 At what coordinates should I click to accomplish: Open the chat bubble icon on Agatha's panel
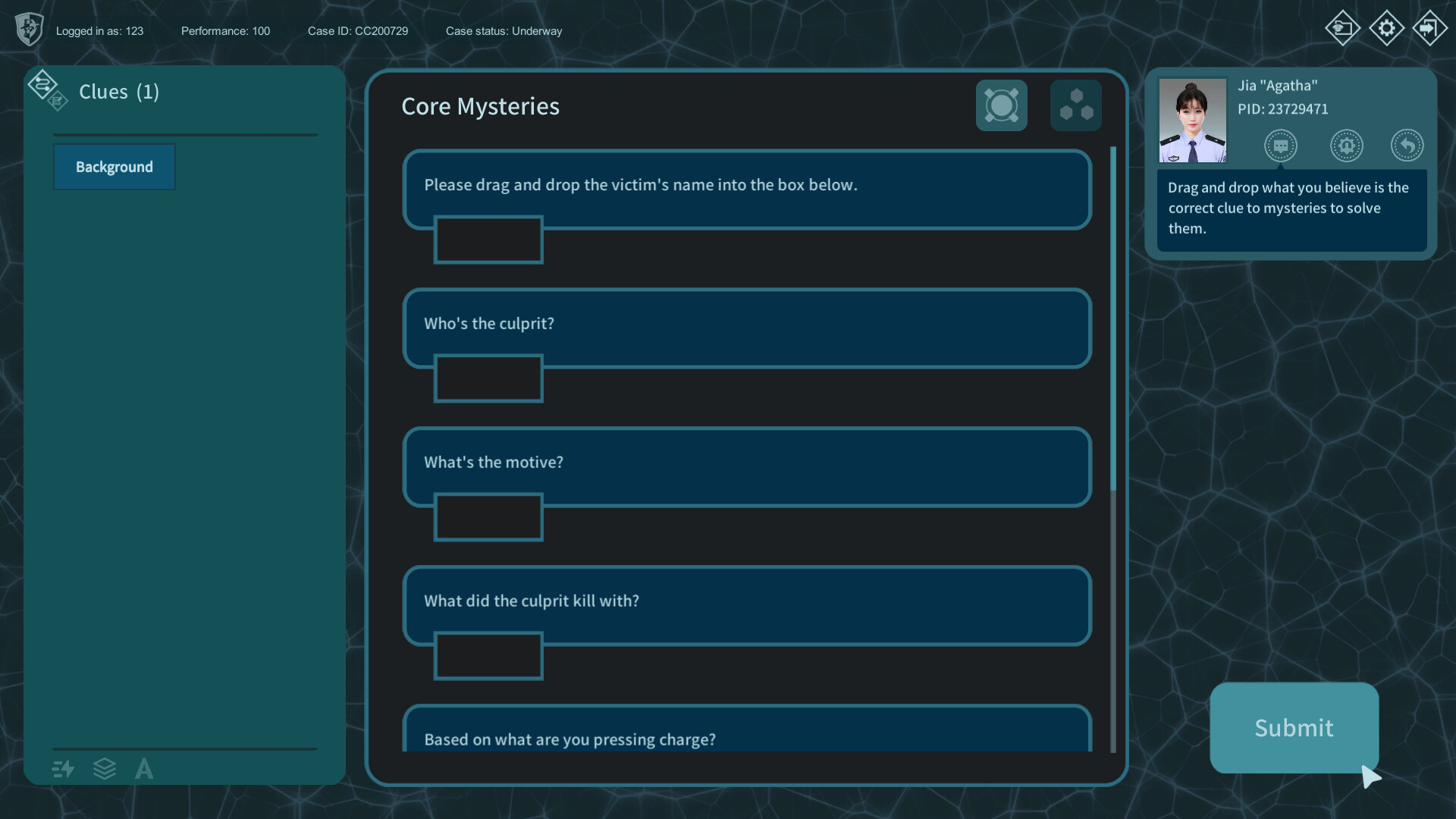coord(1282,146)
